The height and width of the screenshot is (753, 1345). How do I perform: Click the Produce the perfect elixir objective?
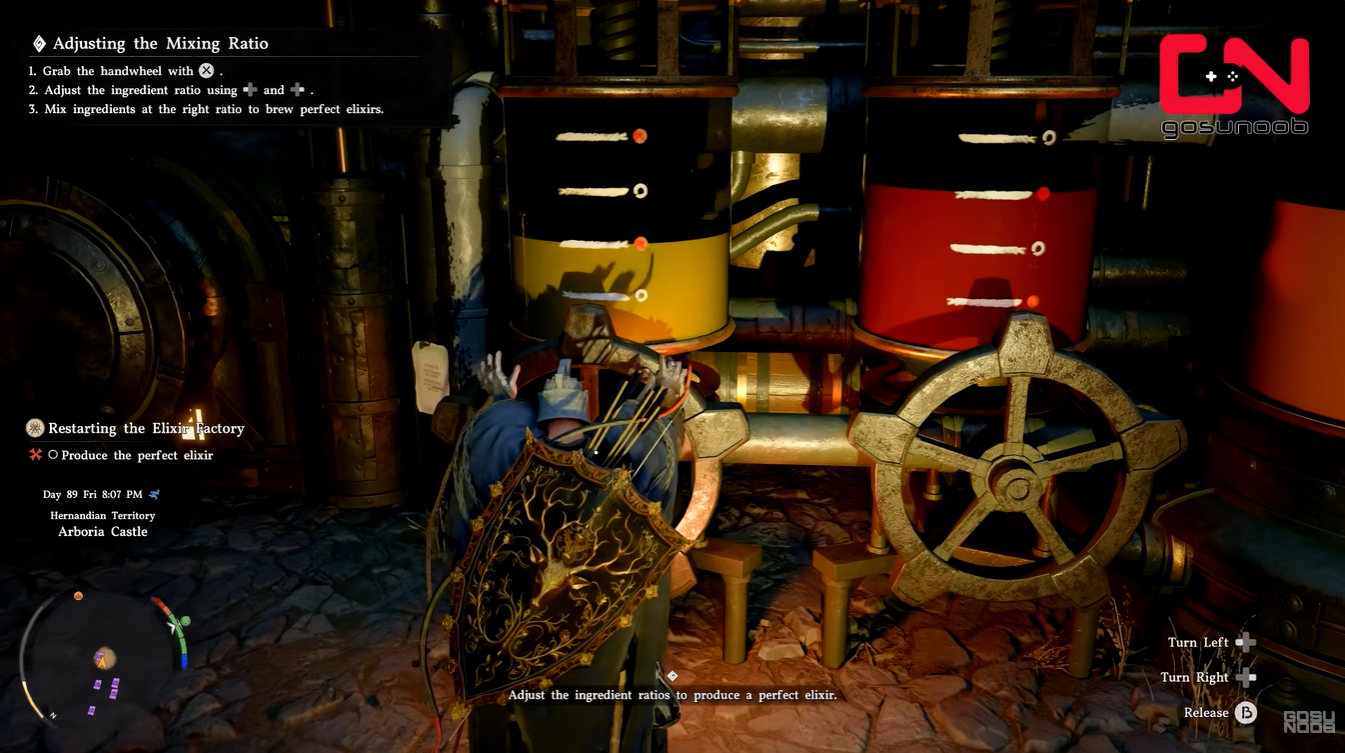click(137, 455)
